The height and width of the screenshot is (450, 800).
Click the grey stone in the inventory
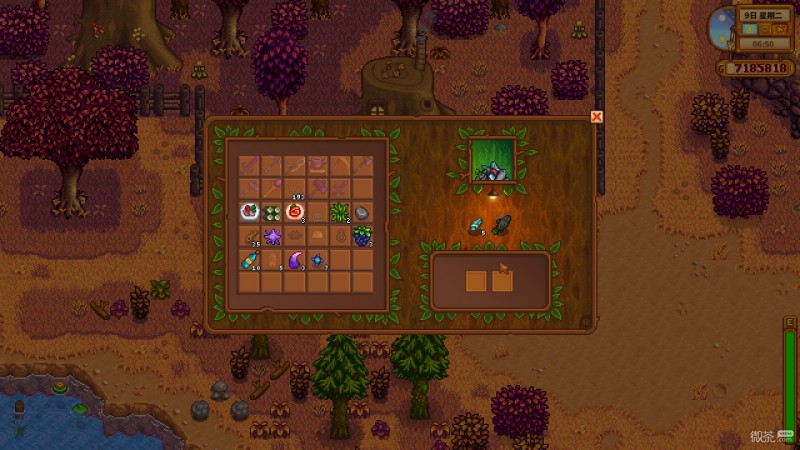click(x=361, y=212)
